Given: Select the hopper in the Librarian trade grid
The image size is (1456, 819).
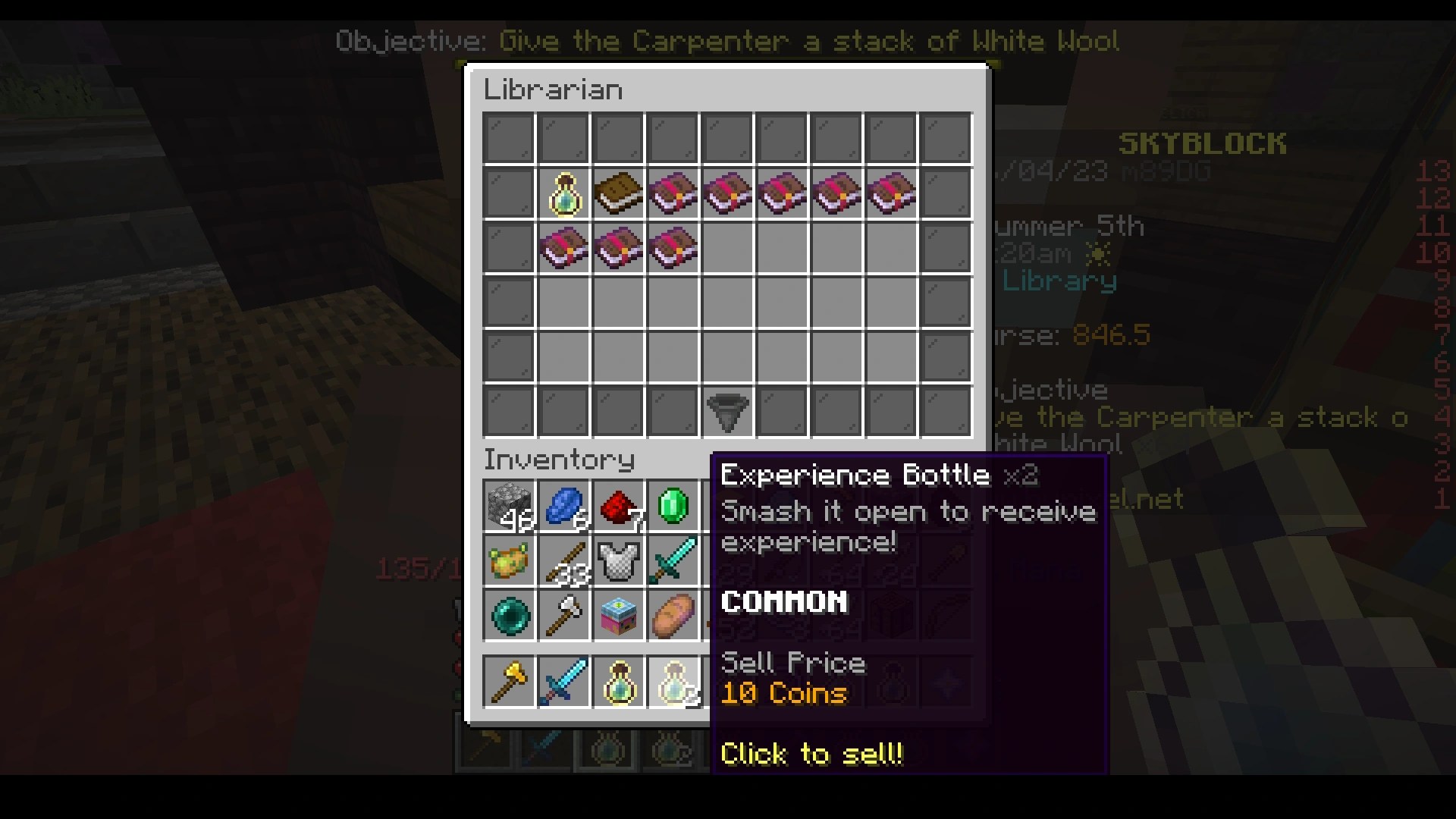Looking at the screenshot, I should tap(727, 410).
